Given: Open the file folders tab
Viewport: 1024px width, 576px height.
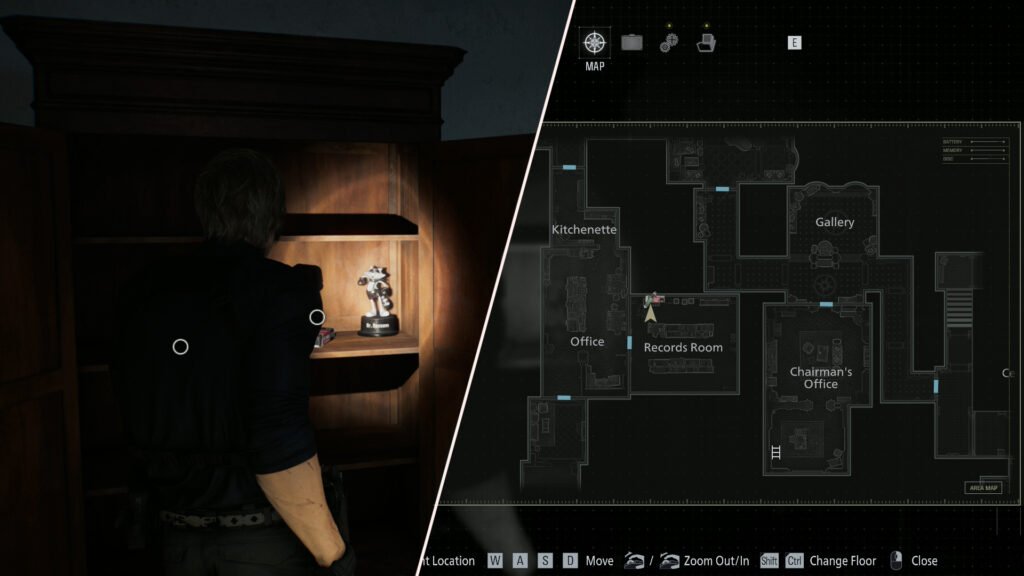Looking at the screenshot, I should pyautogui.click(x=706, y=43).
